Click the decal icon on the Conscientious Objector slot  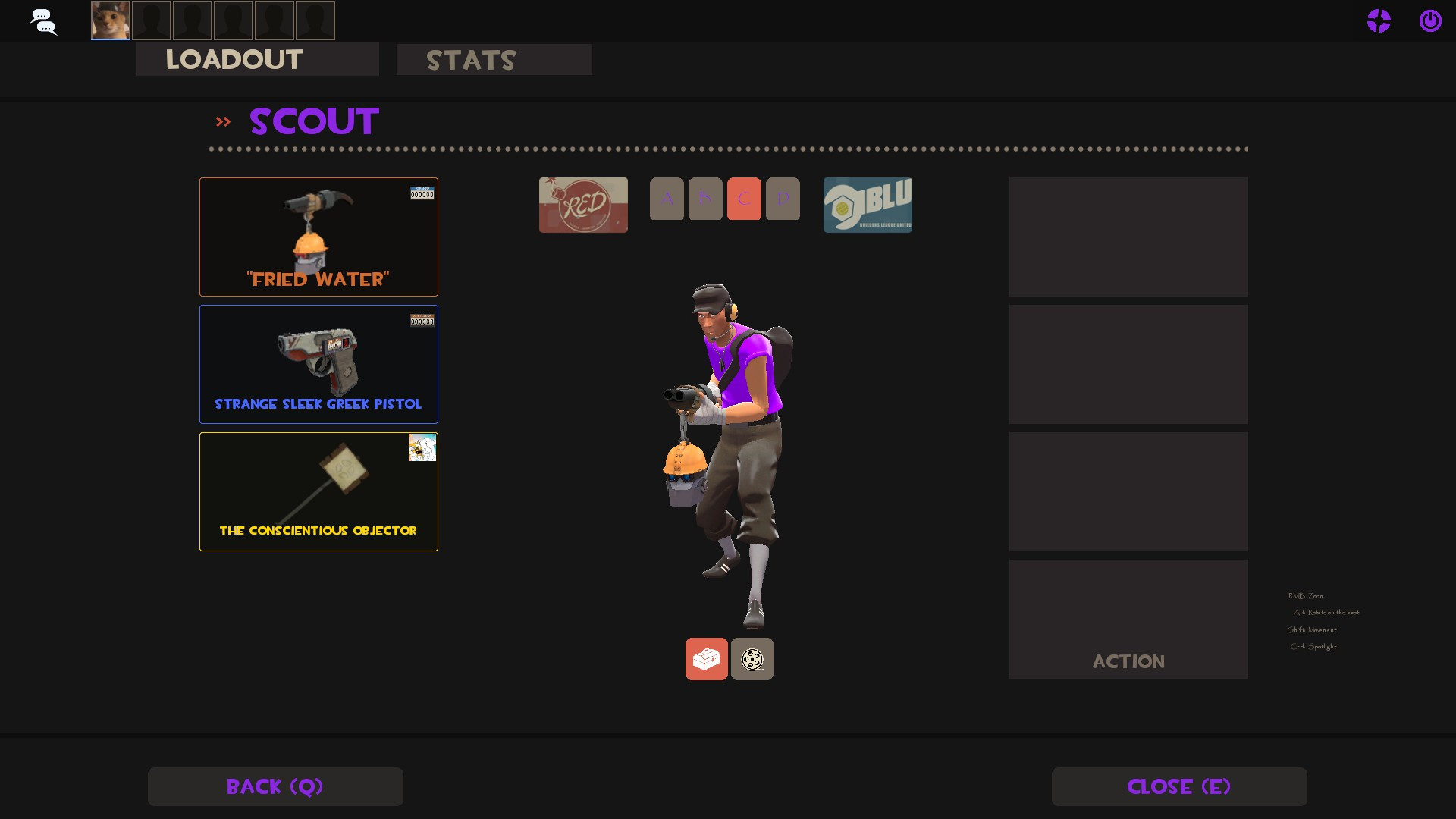coord(423,447)
